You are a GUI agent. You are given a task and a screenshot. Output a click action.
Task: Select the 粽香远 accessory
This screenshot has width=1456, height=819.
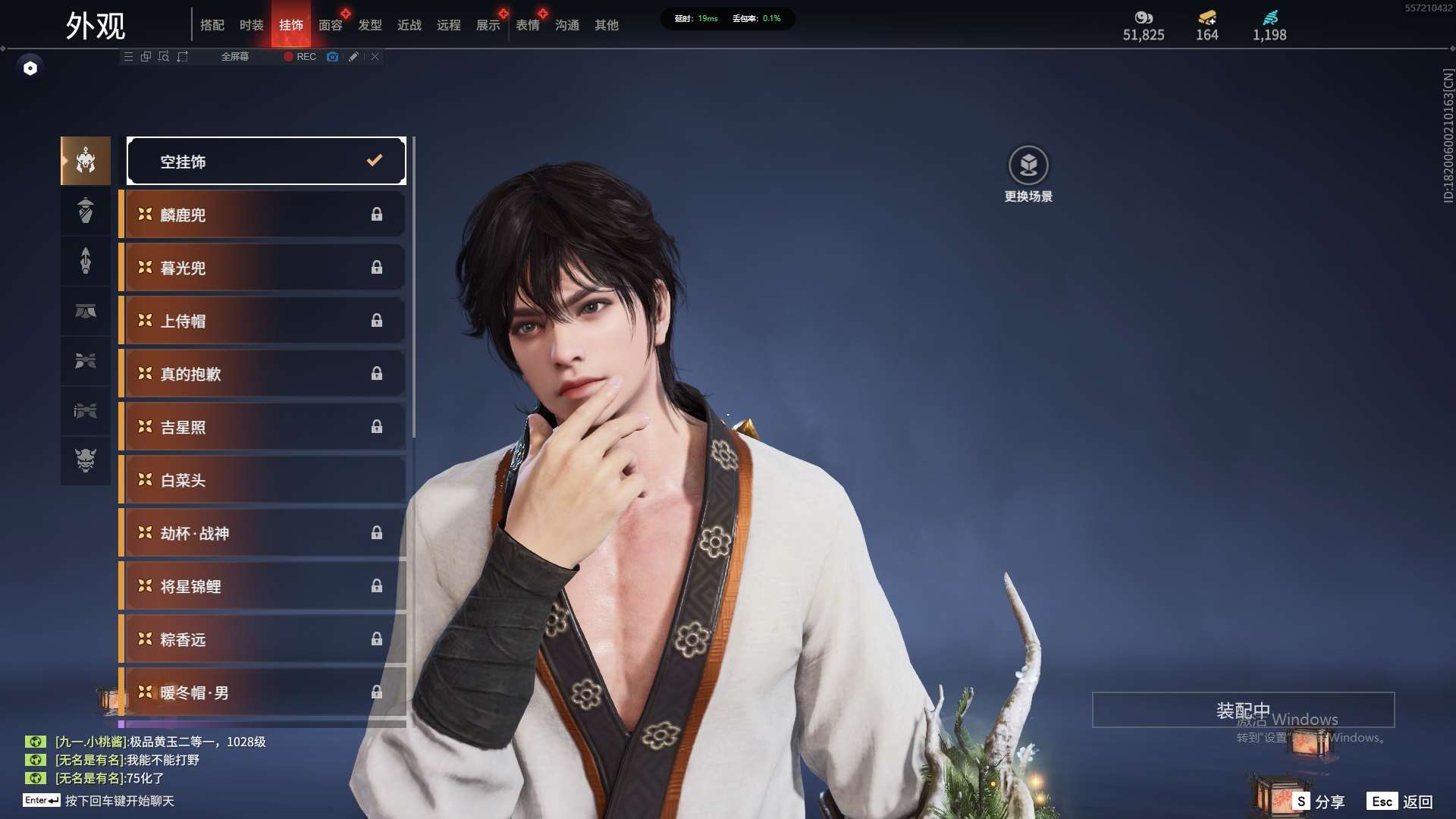[263, 639]
